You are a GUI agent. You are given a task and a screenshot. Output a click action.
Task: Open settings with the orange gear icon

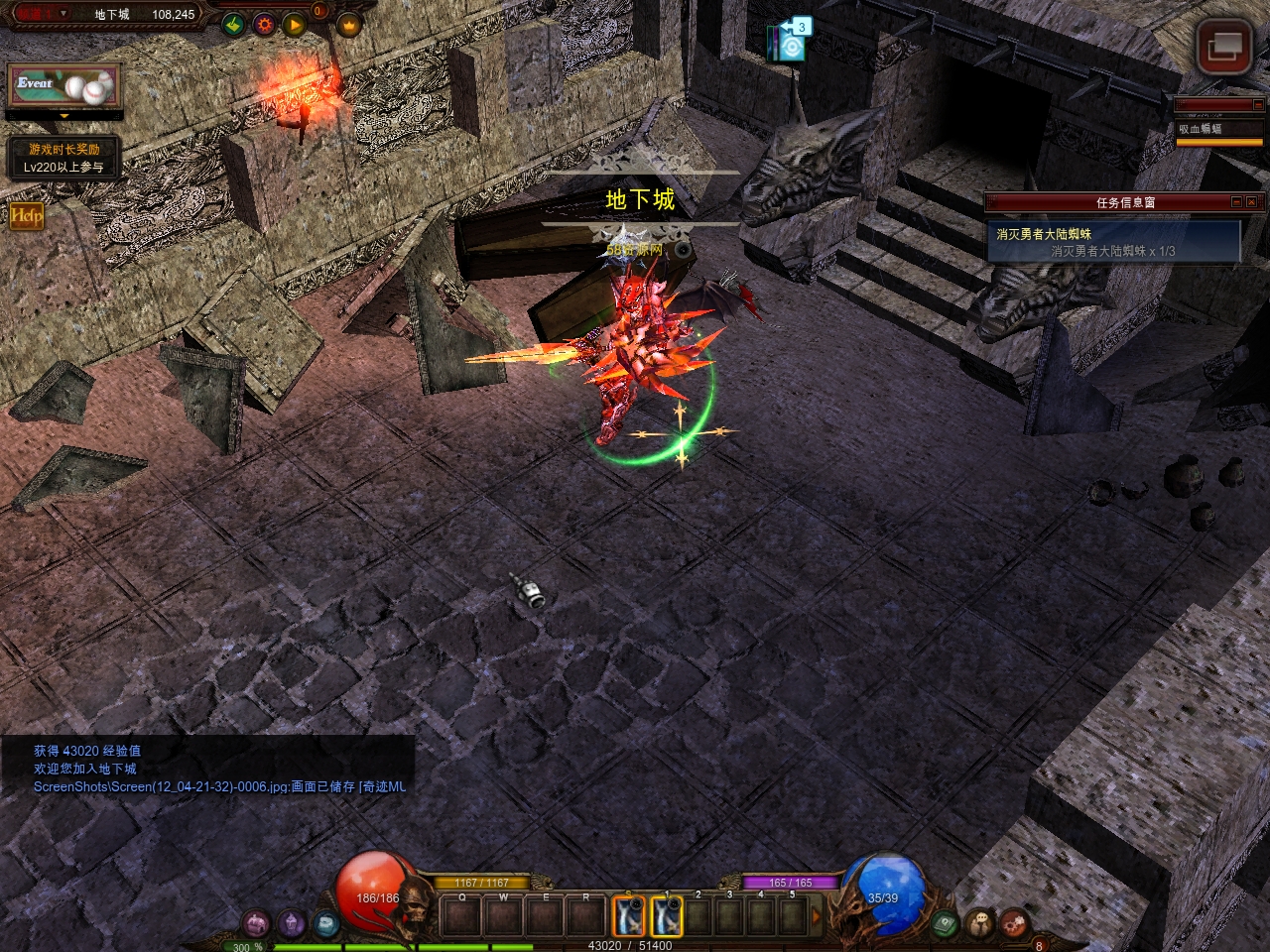pyautogui.click(x=264, y=25)
